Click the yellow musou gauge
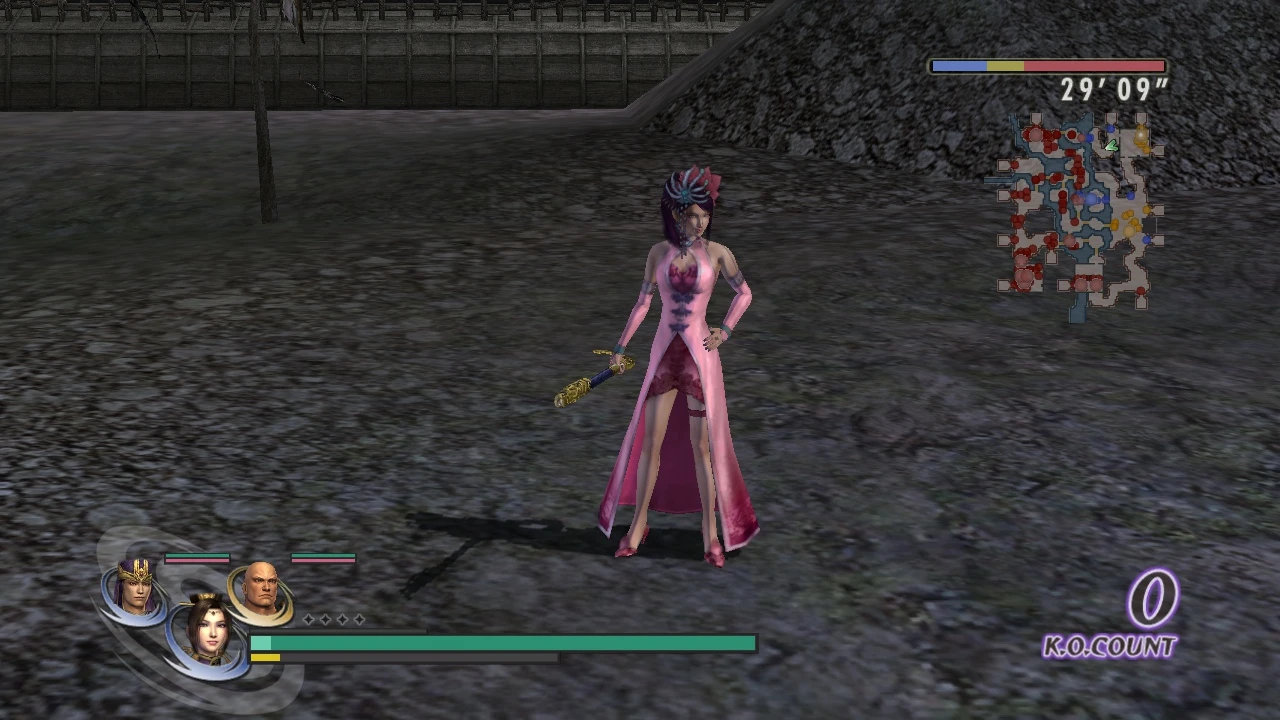This screenshot has height=720, width=1280. 265,659
